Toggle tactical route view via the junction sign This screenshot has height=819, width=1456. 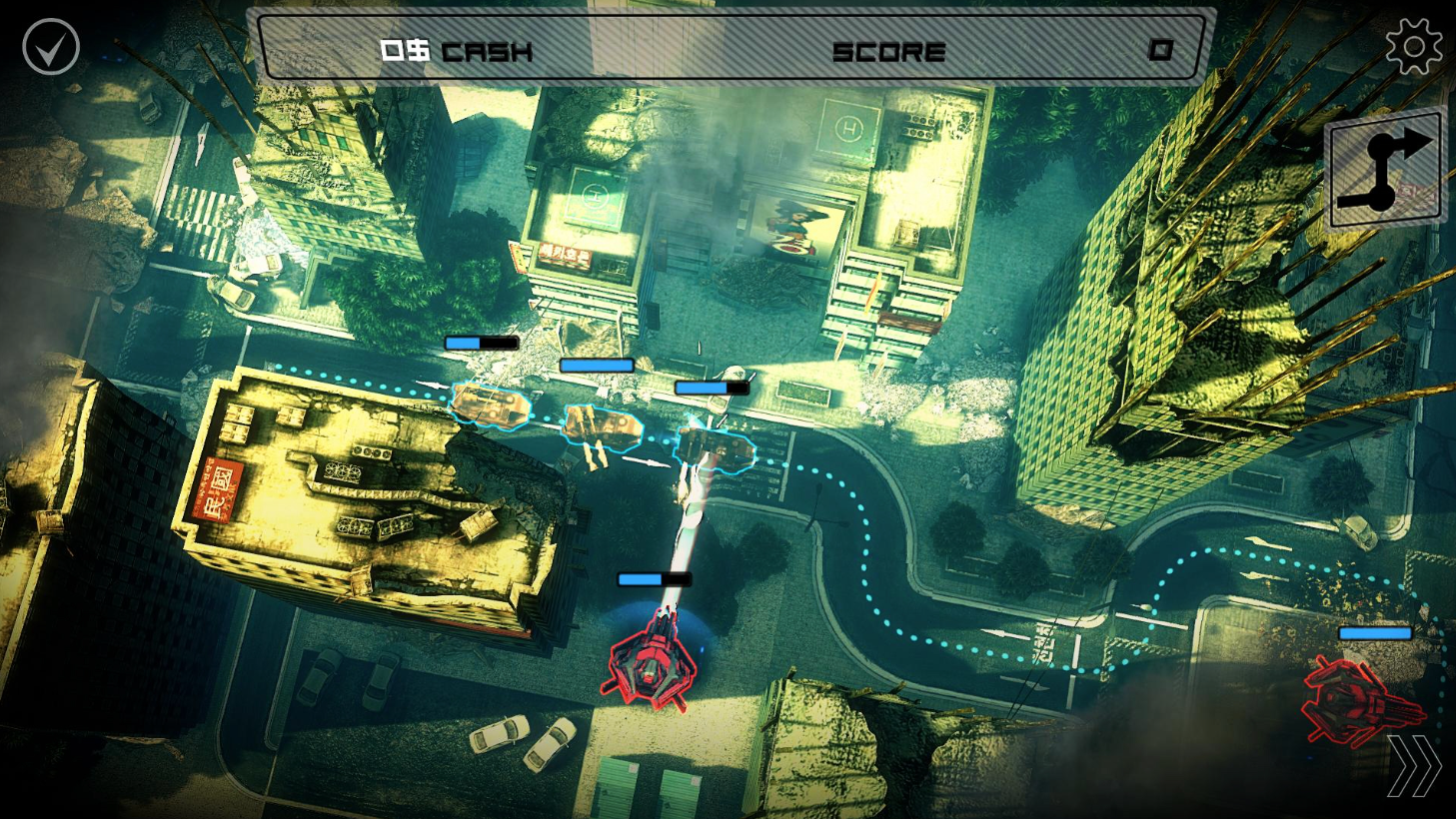tap(1387, 167)
